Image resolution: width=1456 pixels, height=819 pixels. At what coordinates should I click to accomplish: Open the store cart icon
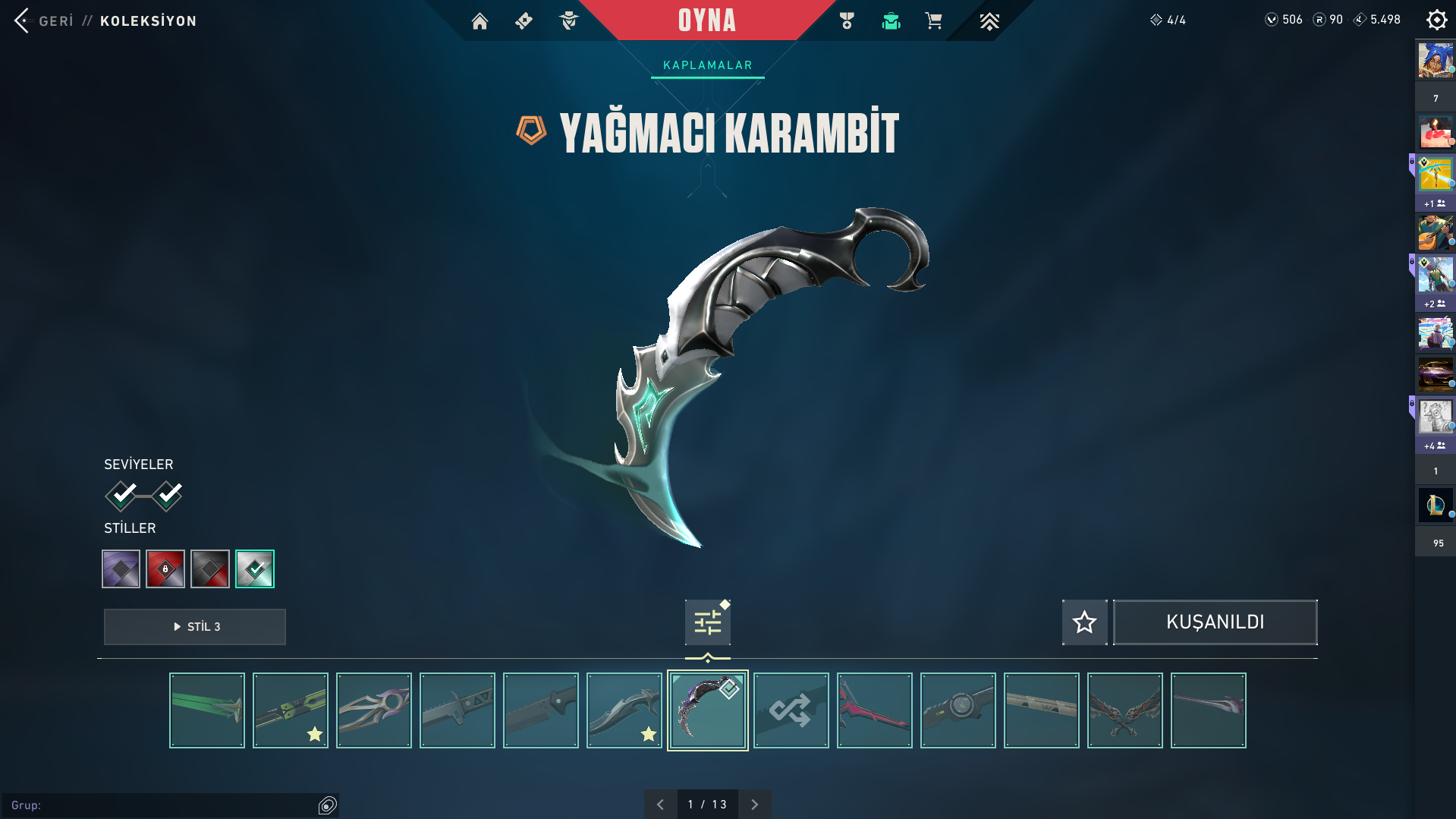pos(933,21)
